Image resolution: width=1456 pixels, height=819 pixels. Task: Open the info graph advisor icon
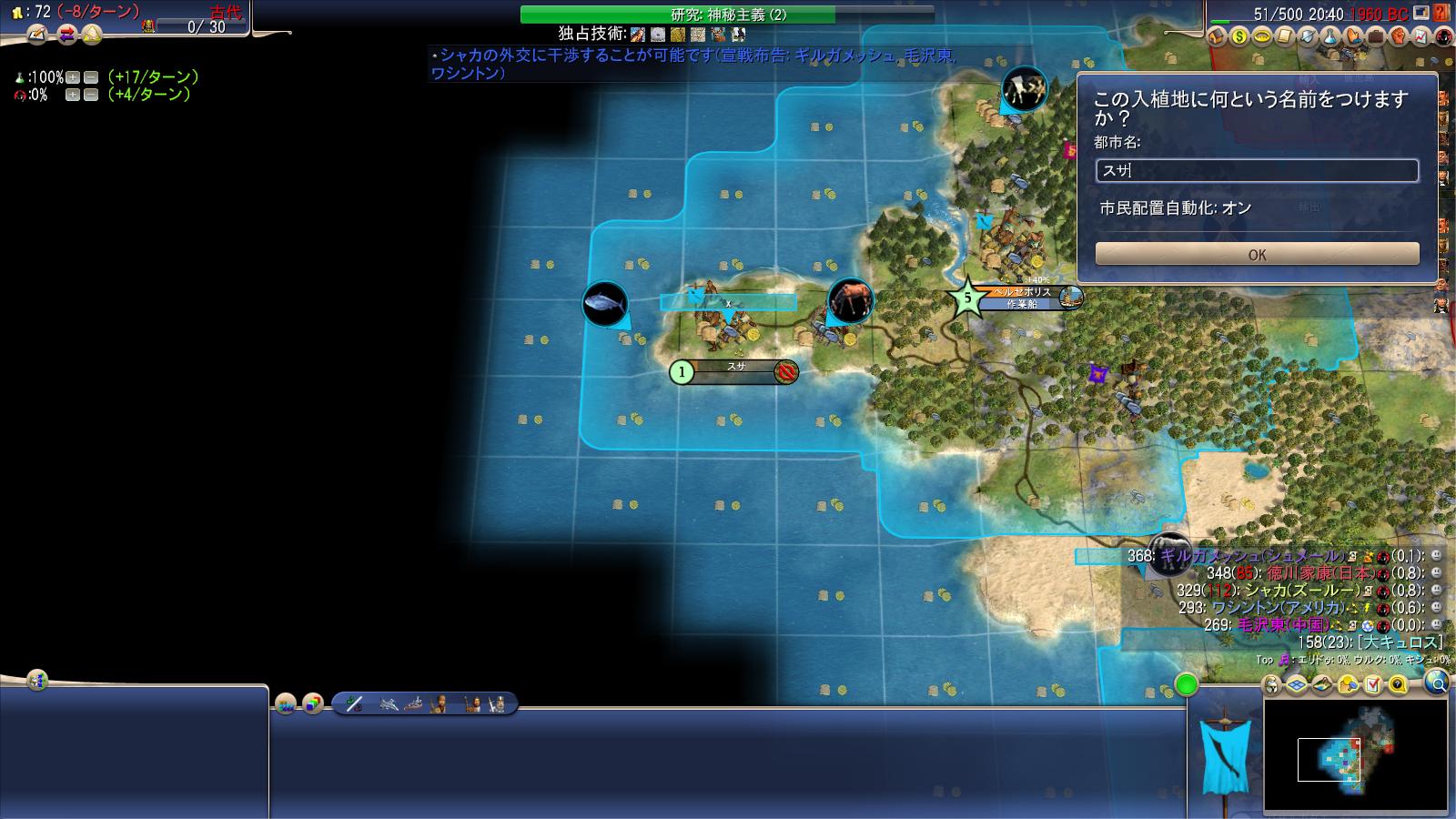coord(1421,37)
